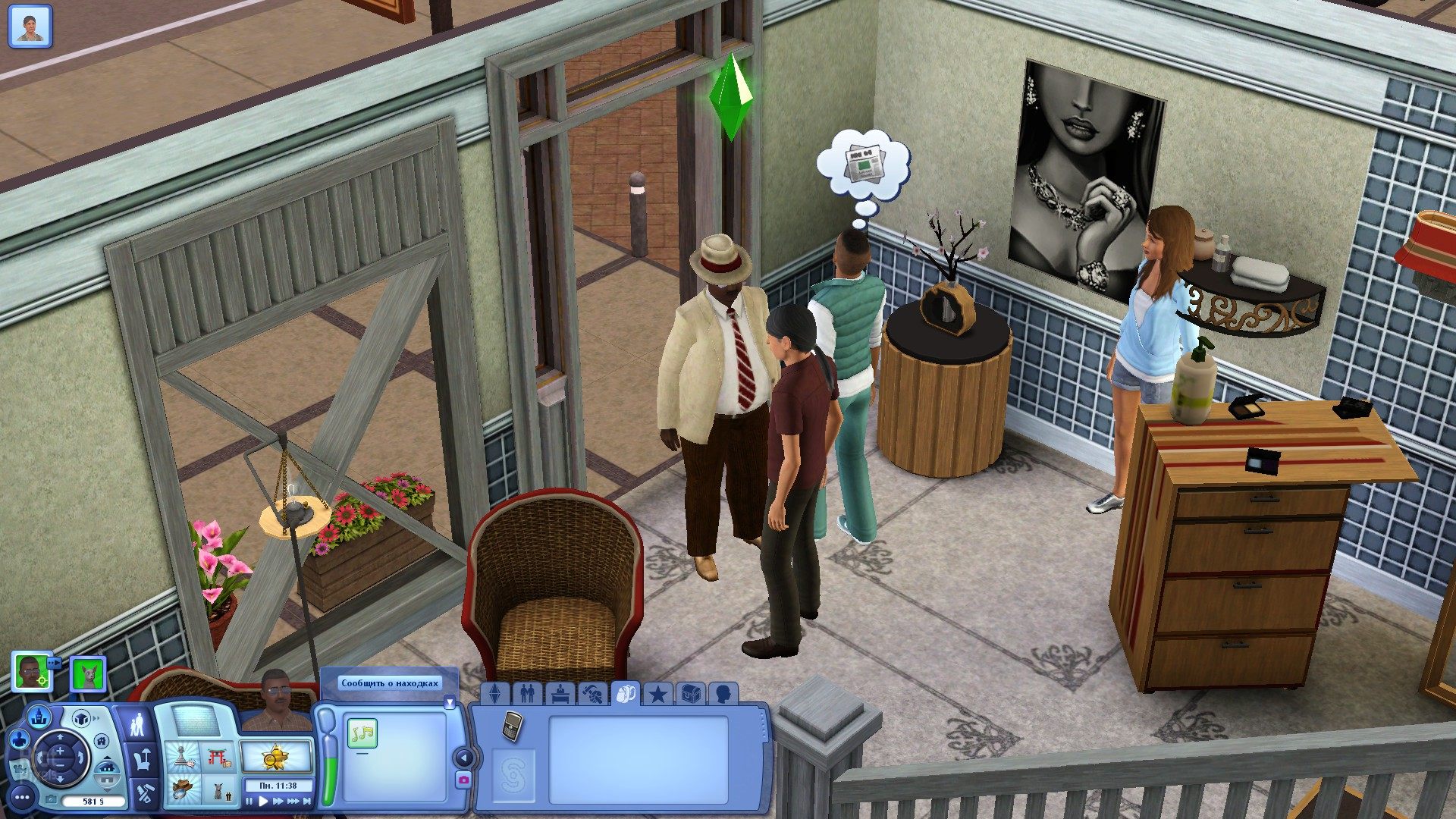This screenshot has width=1456, height=819.
Task: Select the cat household member portrait
Action: 87,673
